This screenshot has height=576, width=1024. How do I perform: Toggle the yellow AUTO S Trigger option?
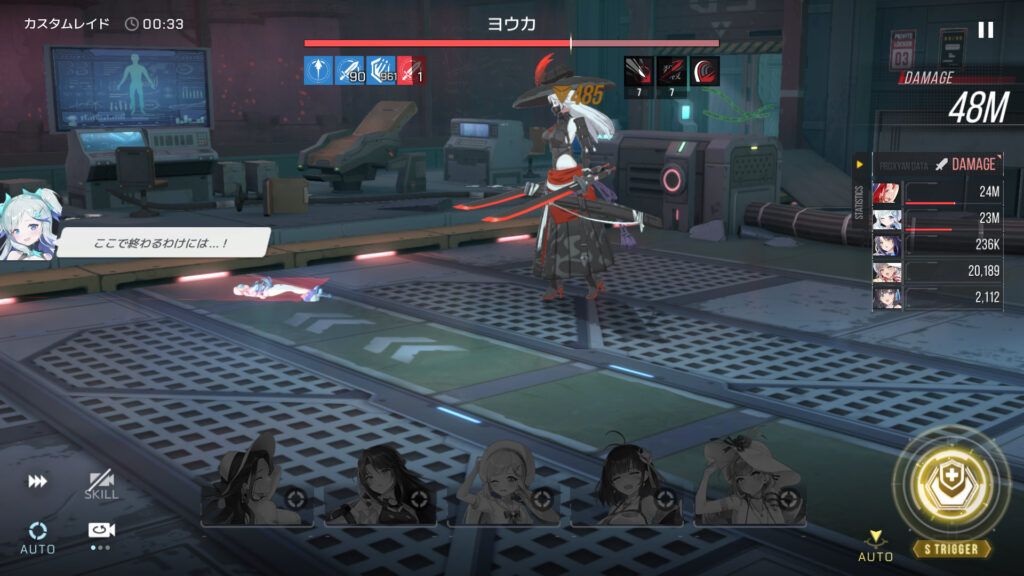[875, 545]
